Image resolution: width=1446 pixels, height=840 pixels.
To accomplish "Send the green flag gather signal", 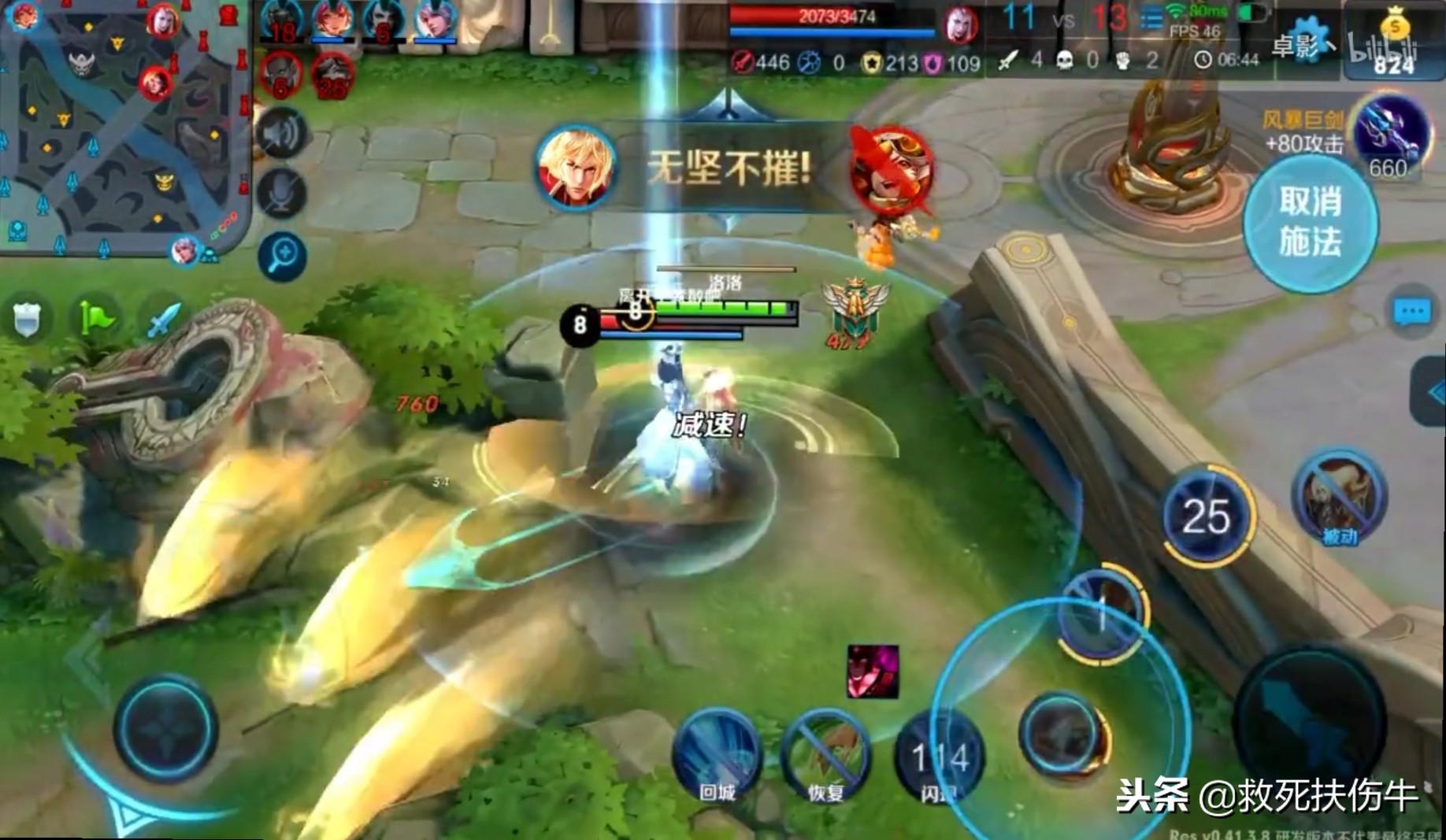I will click(96, 319).
